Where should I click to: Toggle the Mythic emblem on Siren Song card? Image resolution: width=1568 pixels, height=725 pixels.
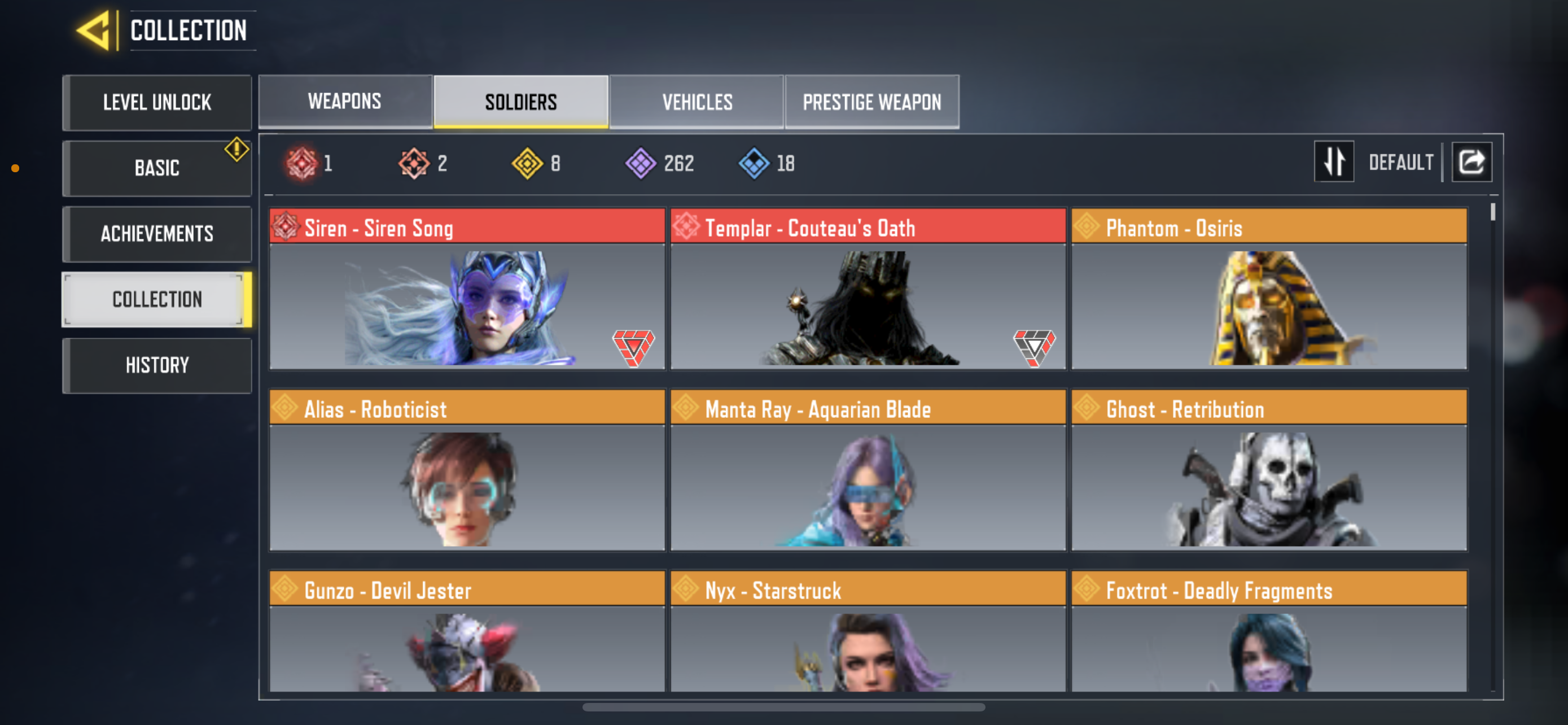coord(633,347)
